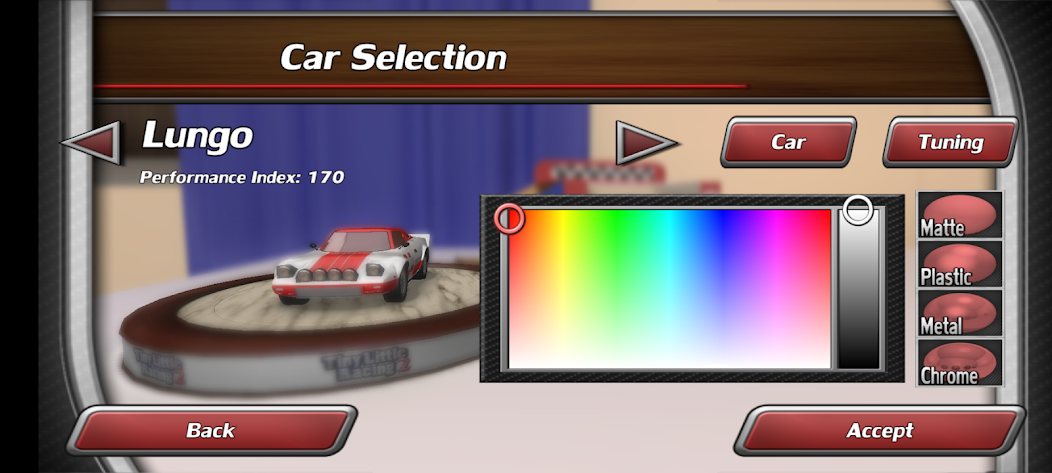The image size is (1052, 473).
Task: Switch to the Tuning tab
Action: click(950, 142)
